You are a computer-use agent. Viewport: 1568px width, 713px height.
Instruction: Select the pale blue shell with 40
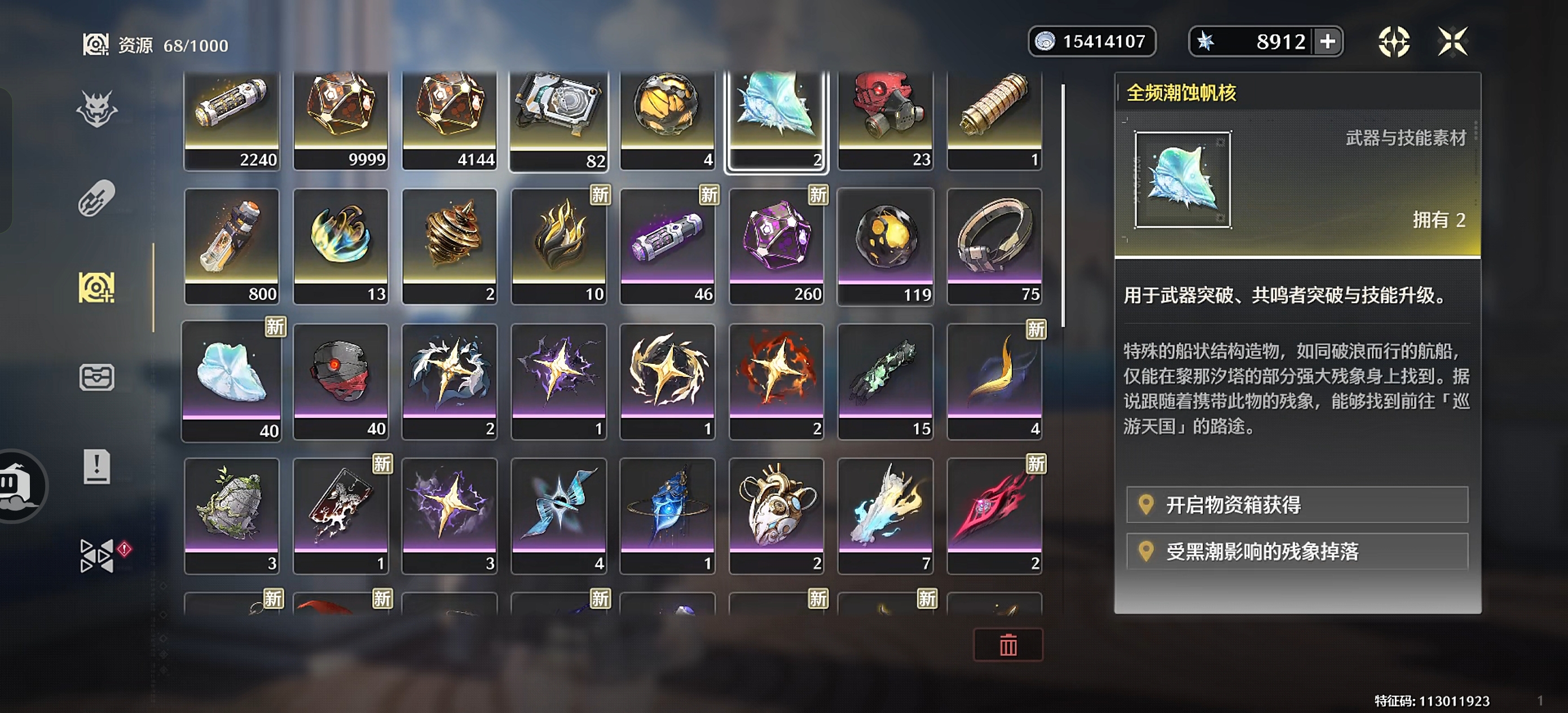(232, 381)
